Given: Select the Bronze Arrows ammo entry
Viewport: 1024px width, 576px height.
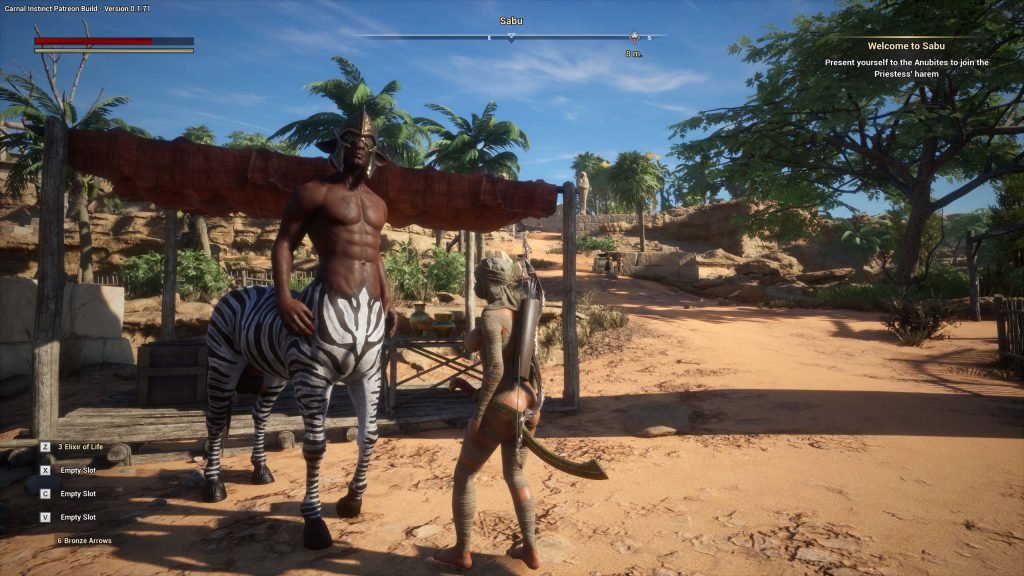Looking at the screenshot, I should pos(84,540).
